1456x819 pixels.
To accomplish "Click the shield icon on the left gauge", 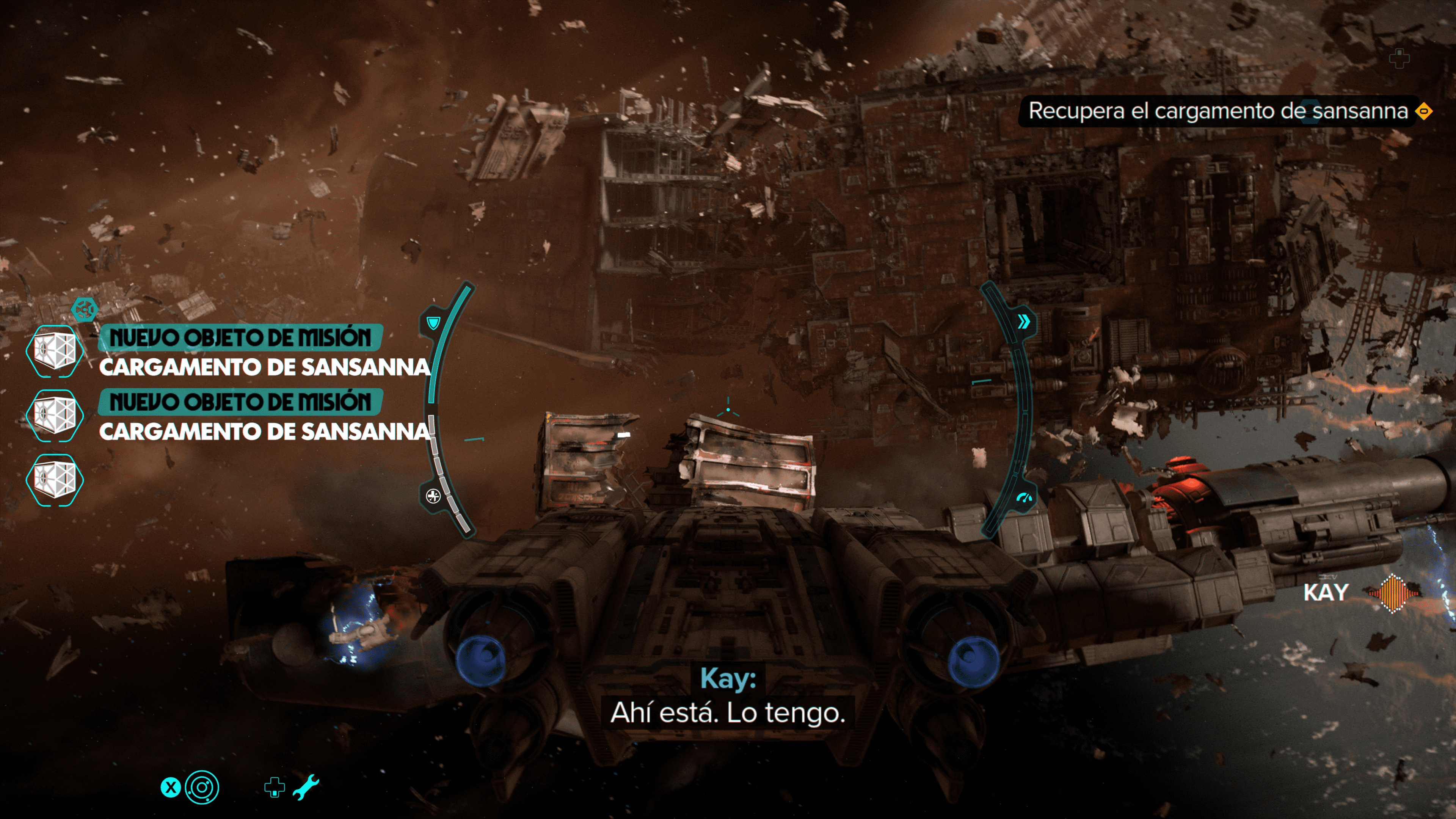I will 433,323.
